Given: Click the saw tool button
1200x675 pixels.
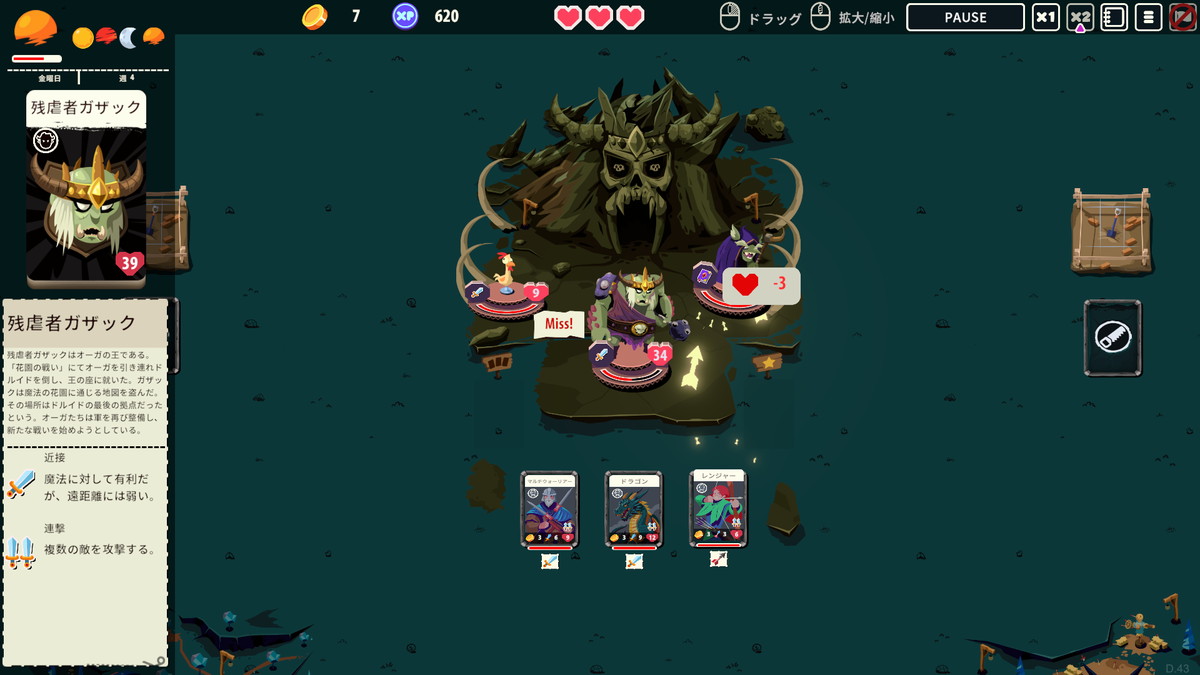Looking at the screenshot, I should [1112, 338].
